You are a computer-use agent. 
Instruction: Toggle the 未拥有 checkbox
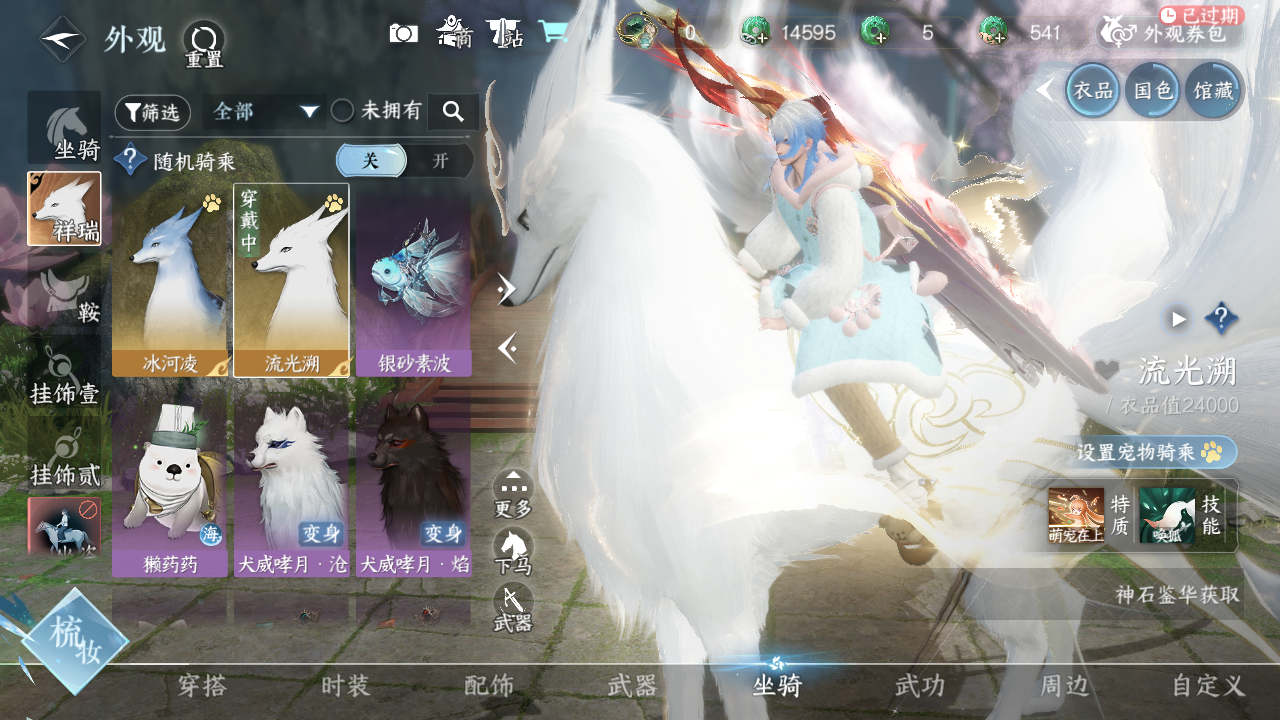343,111
